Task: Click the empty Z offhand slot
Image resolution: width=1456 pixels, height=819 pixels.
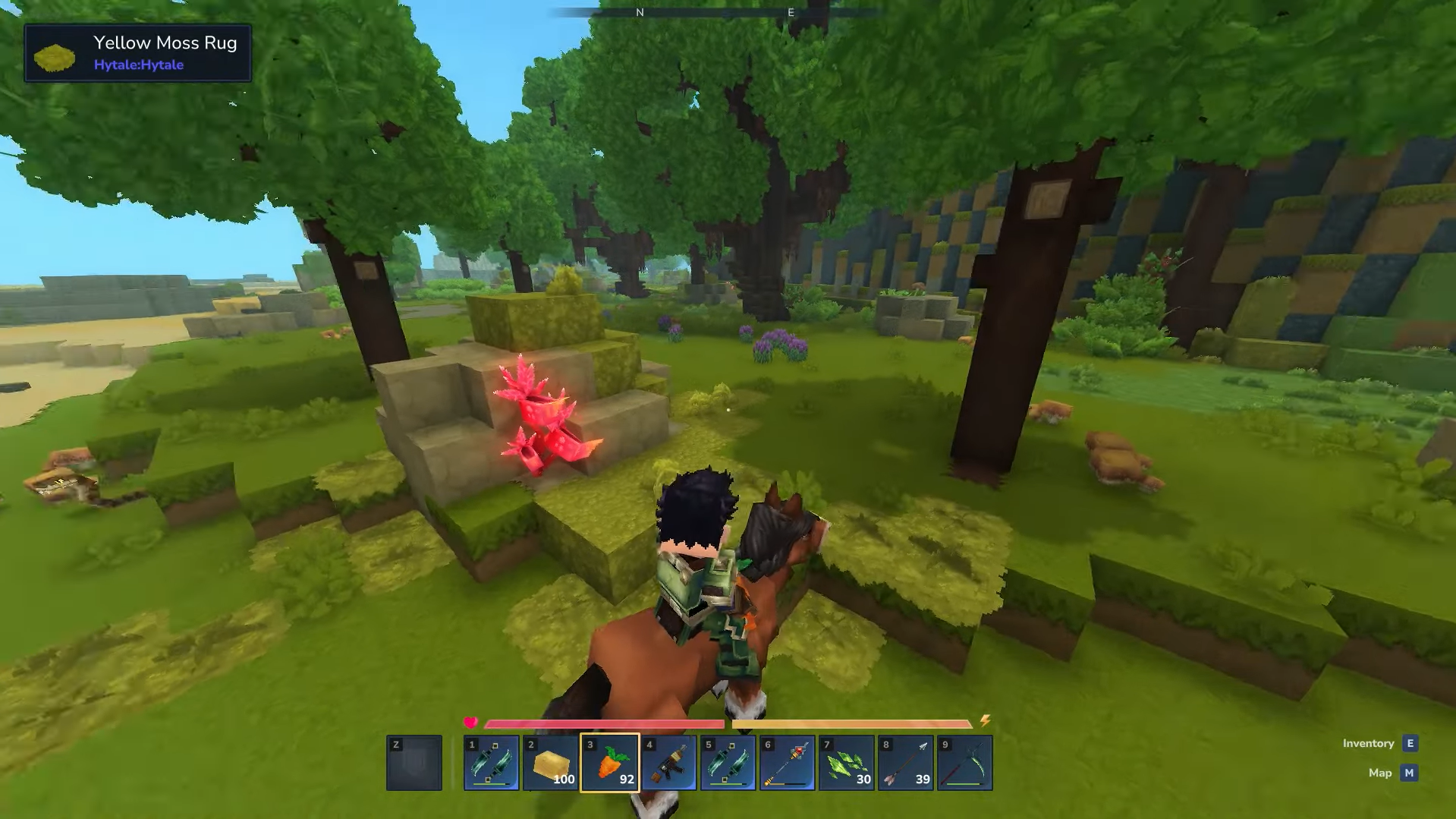Action: [414, 762]
